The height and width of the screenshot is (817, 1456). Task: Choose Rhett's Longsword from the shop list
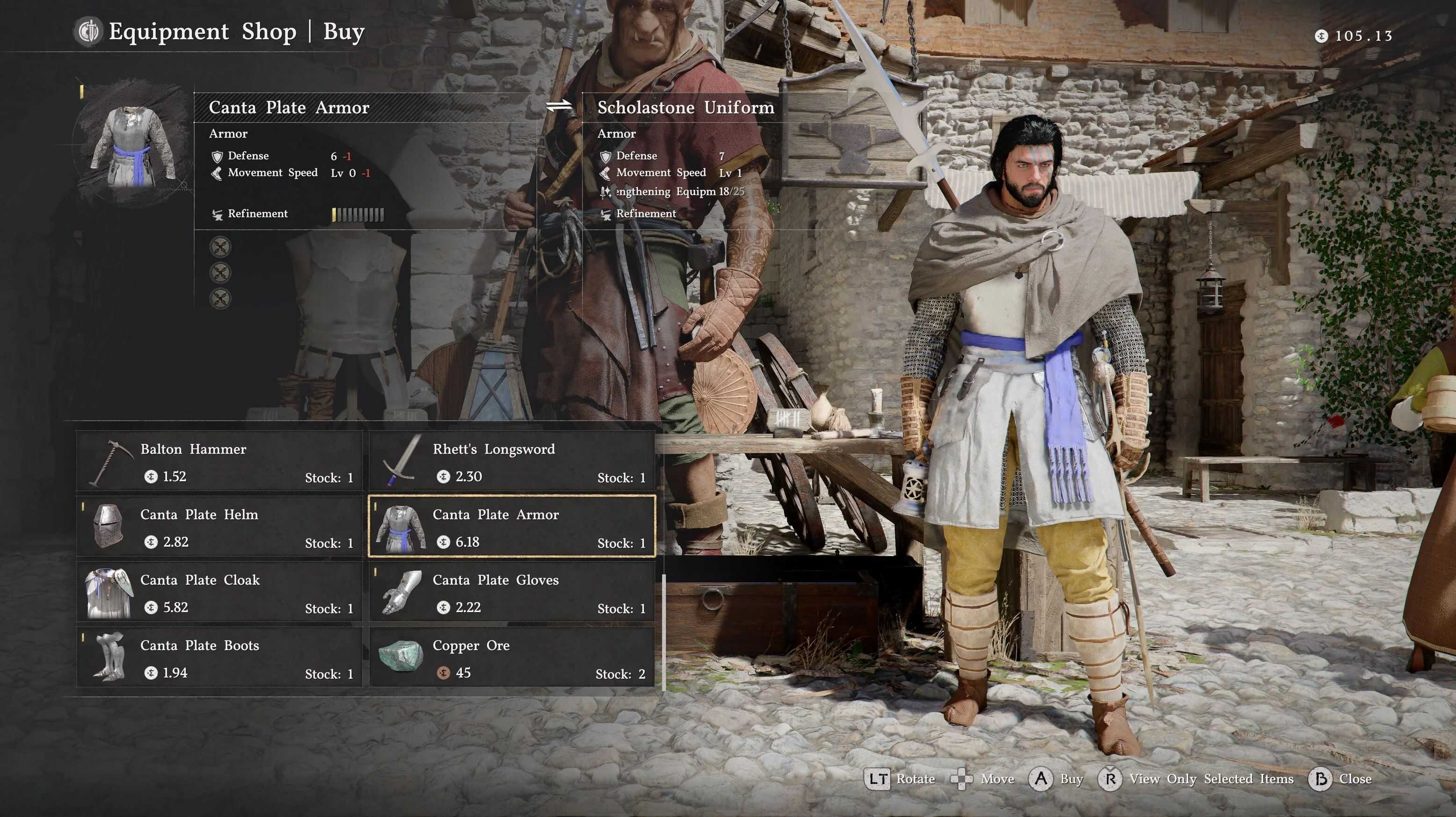512,461
